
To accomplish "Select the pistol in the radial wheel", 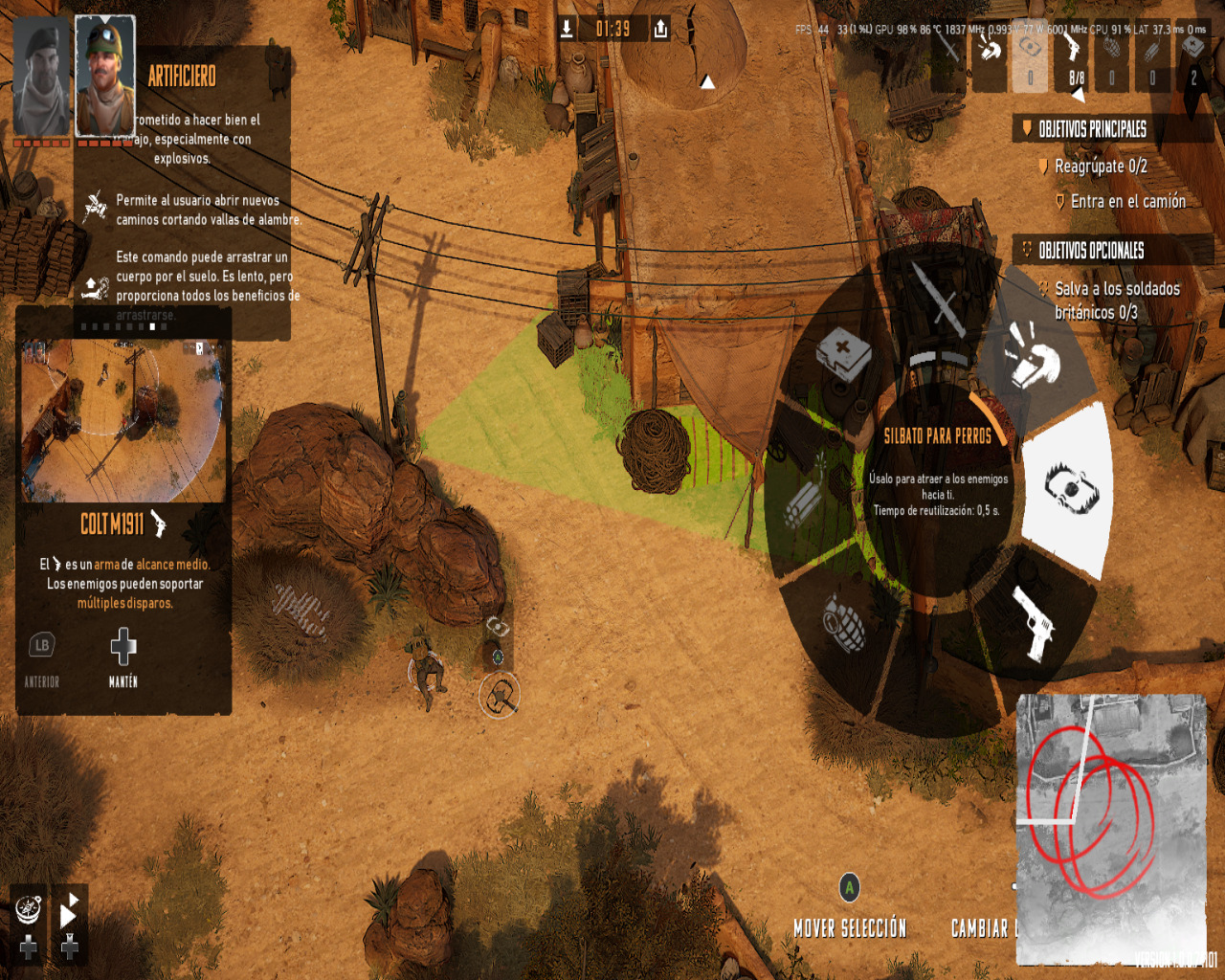I will pyautogui.click(x=1034, y=622).
